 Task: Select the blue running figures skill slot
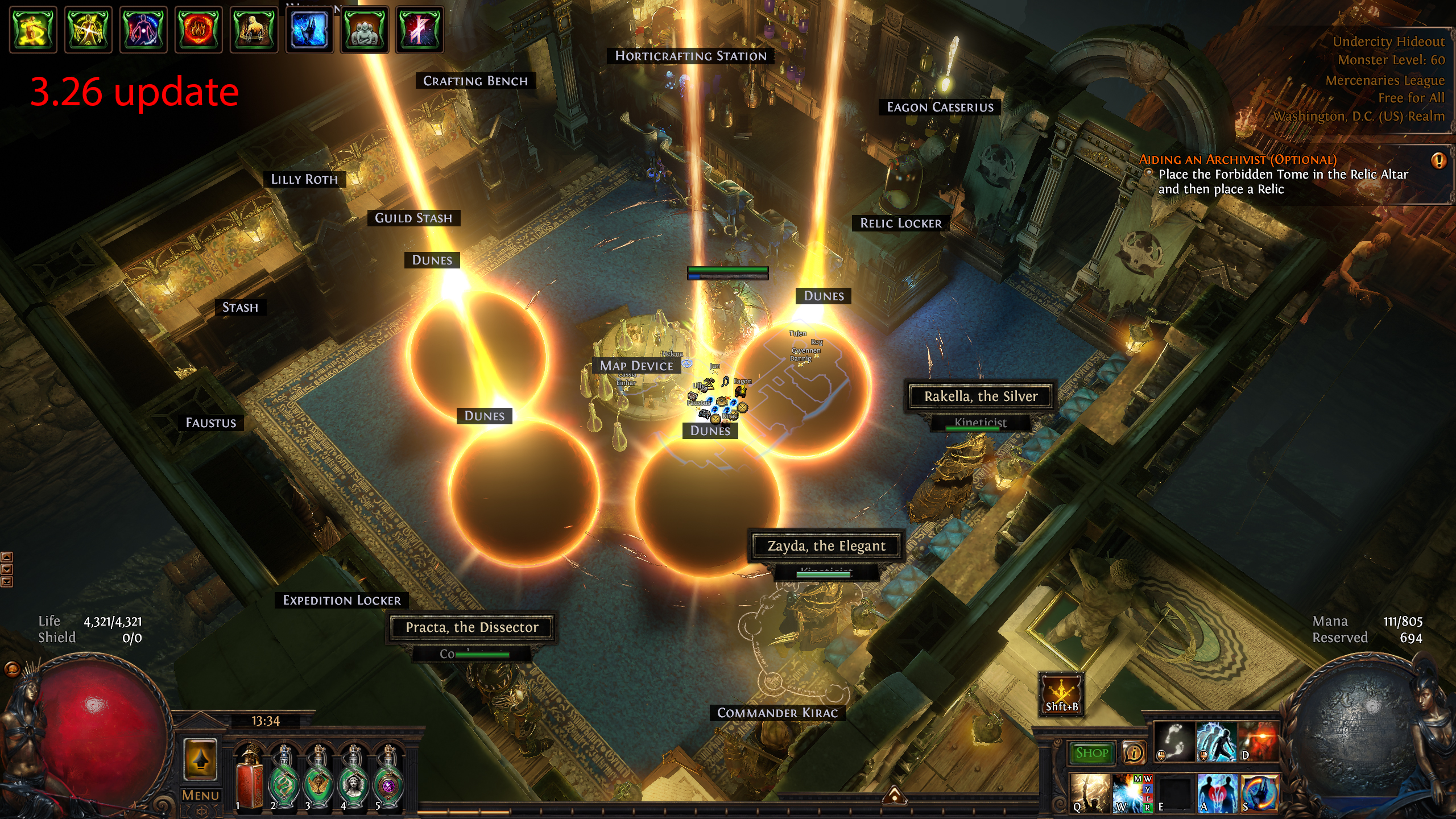1217,742
